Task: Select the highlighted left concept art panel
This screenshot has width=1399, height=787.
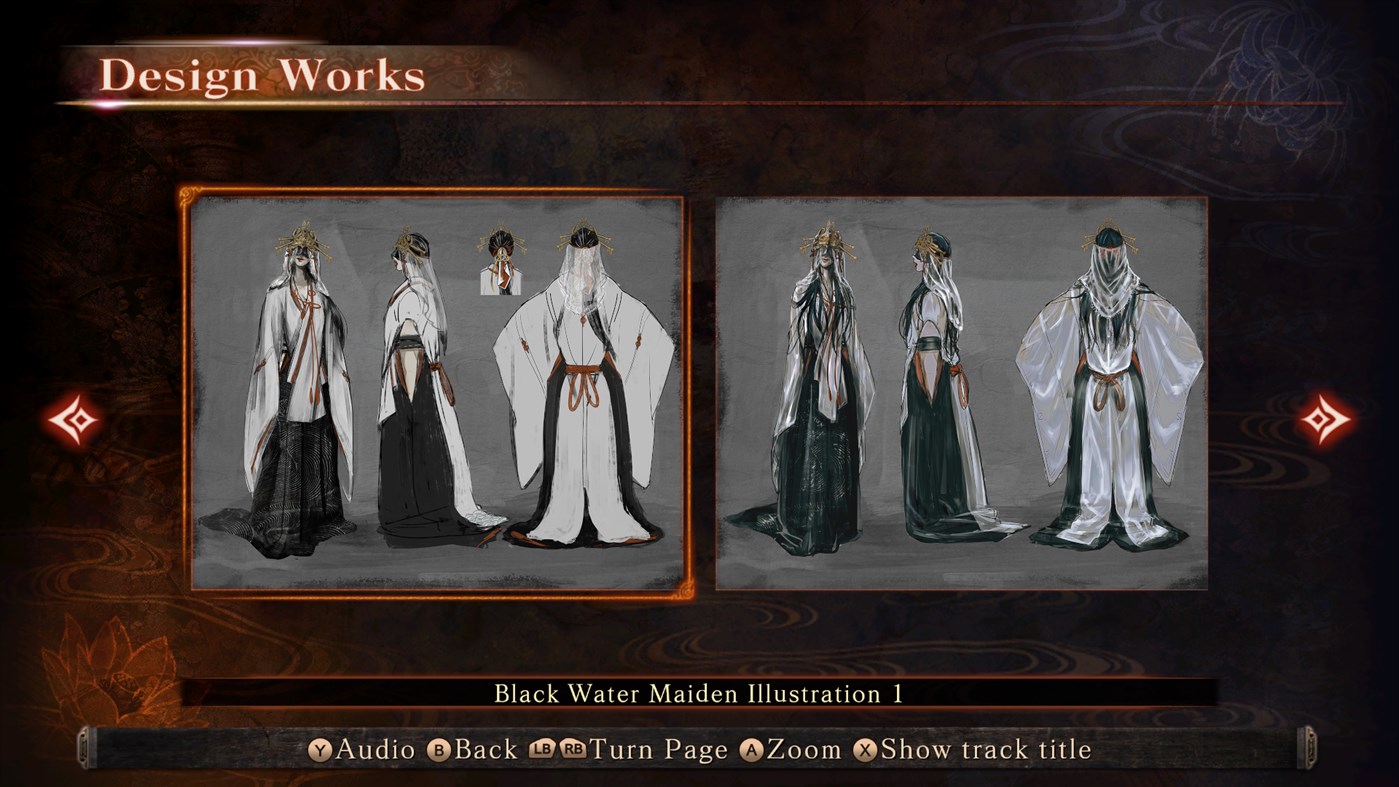Action: [x=434, y=390]
